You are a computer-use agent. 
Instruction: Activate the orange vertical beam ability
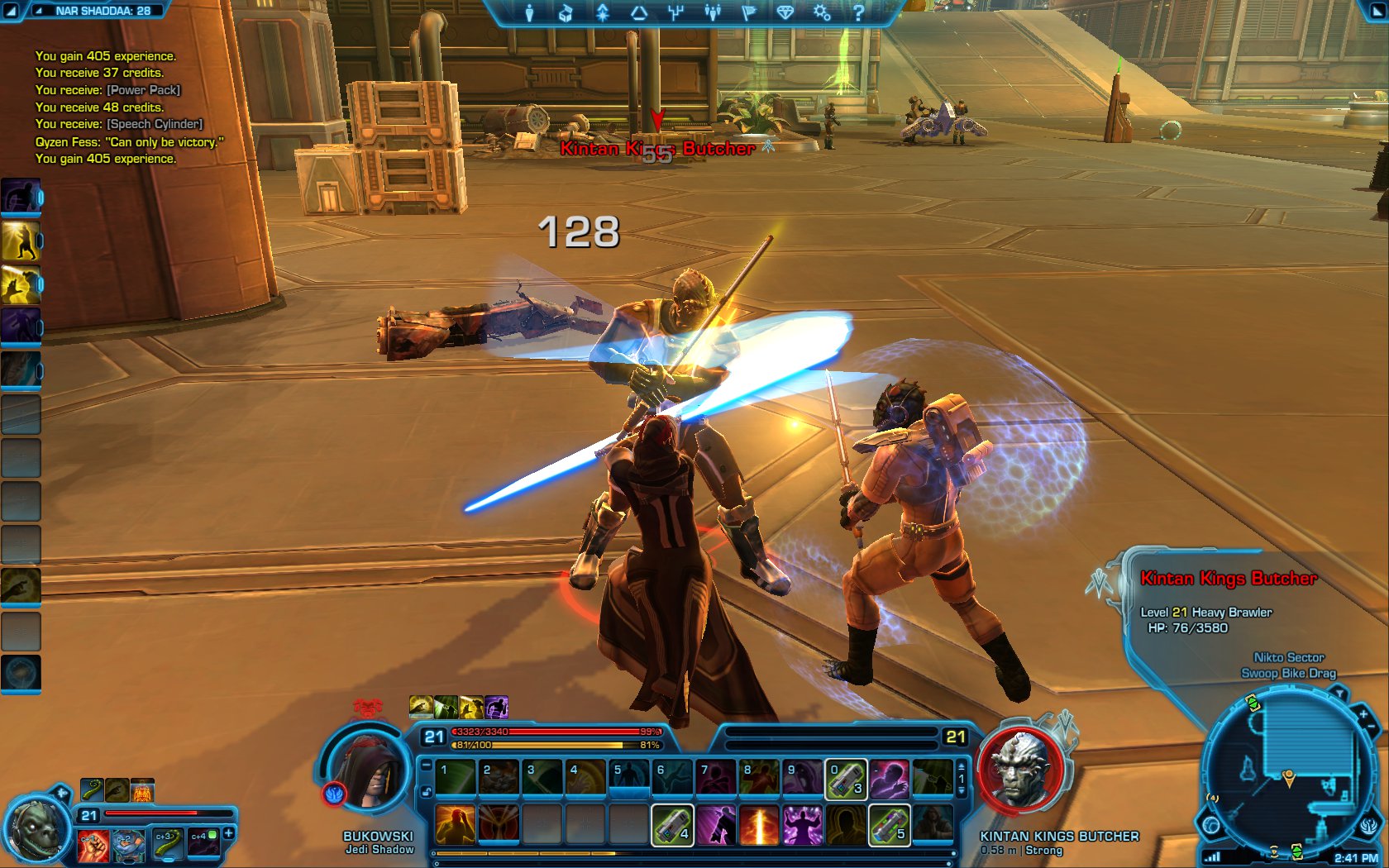pos(759,825)
